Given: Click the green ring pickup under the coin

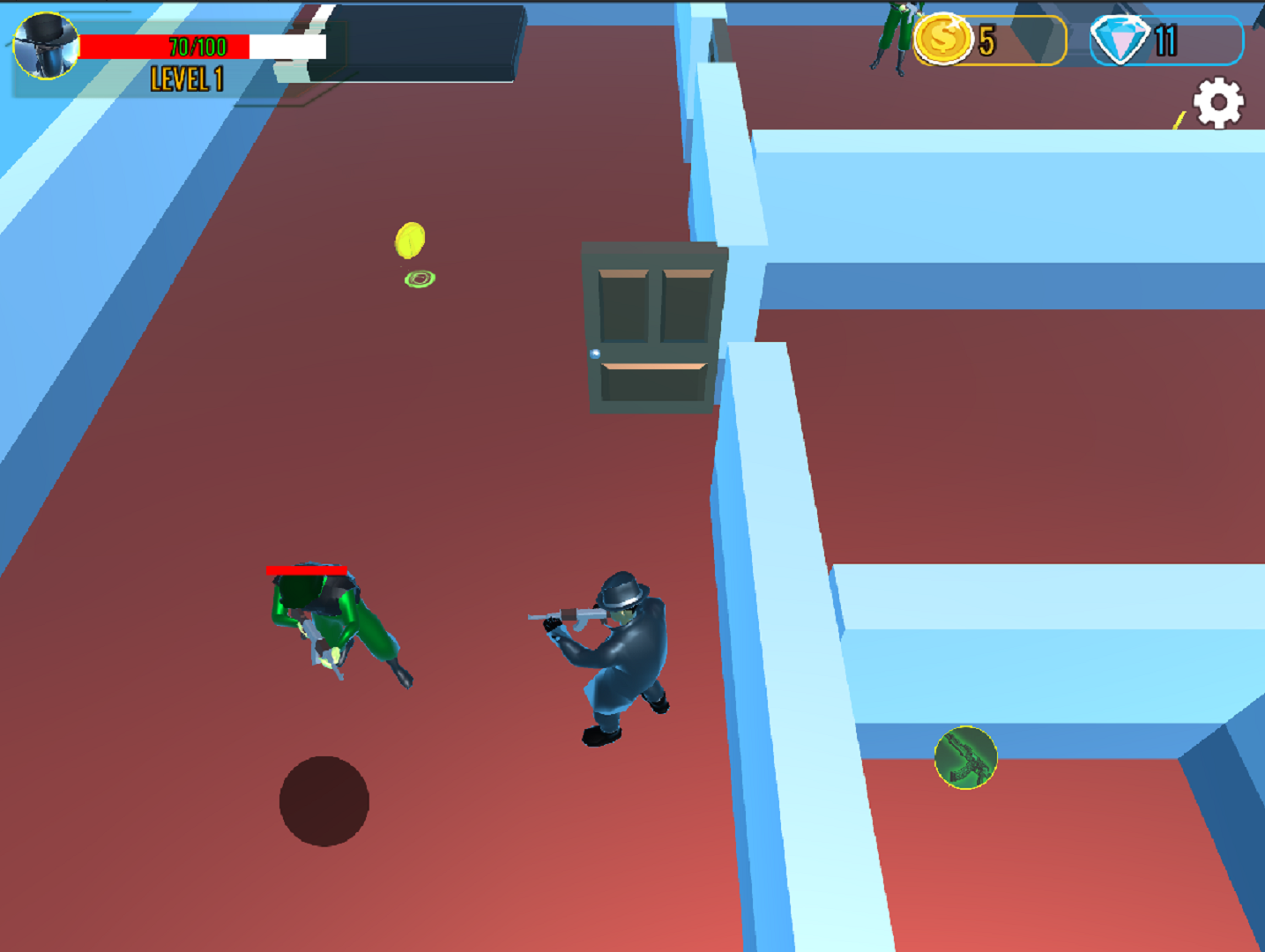Looking at the screenshot, I should coord(420,279).
